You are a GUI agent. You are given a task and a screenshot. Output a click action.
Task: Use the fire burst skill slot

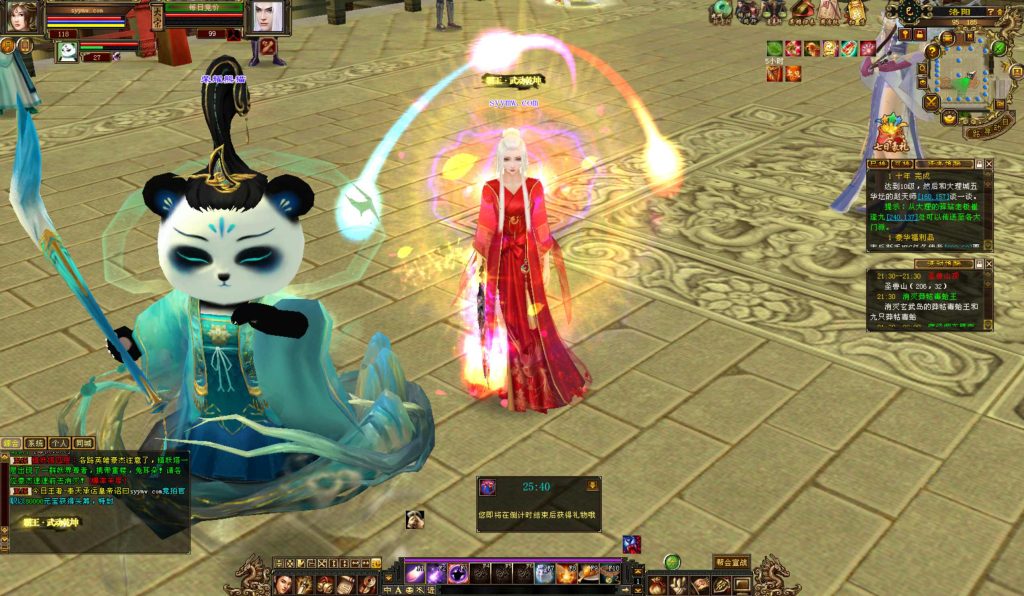click(x=566, y=574)
